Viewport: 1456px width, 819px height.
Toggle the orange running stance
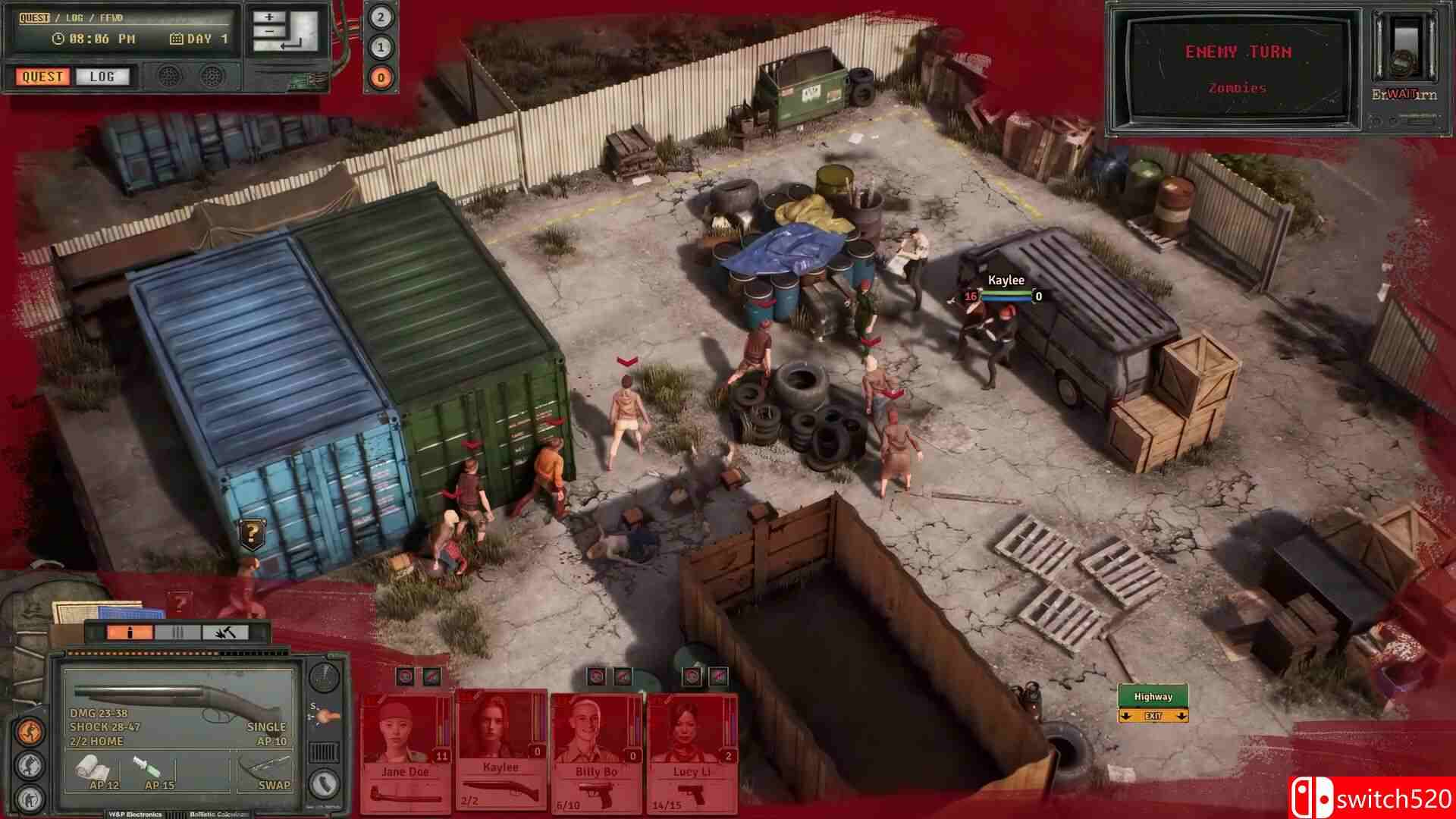[27, 730]
